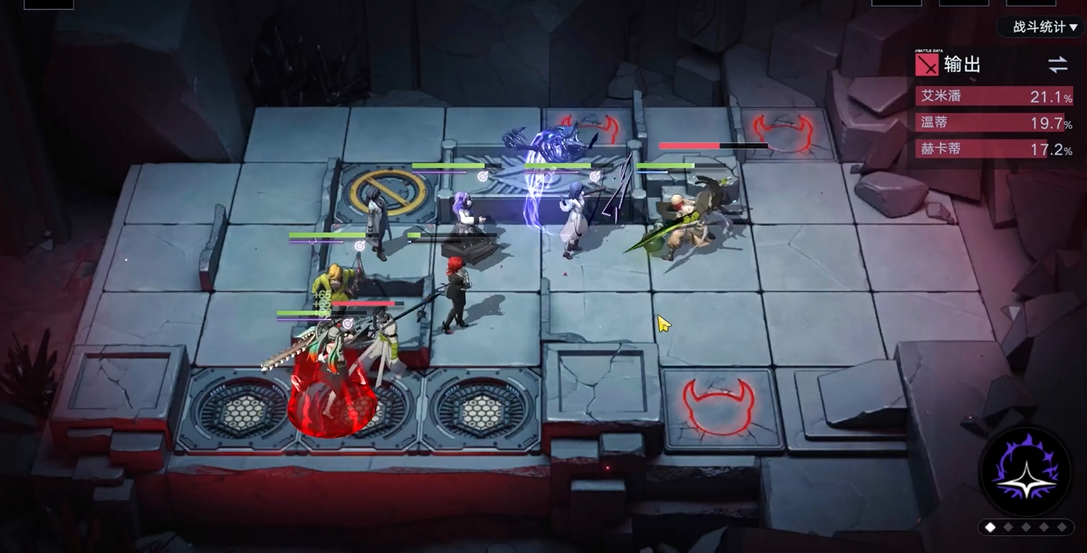Select the 艾米潘 21.1% damage row
The height and width of the screenshot is (553, 1087).
[x=996, y=96]
